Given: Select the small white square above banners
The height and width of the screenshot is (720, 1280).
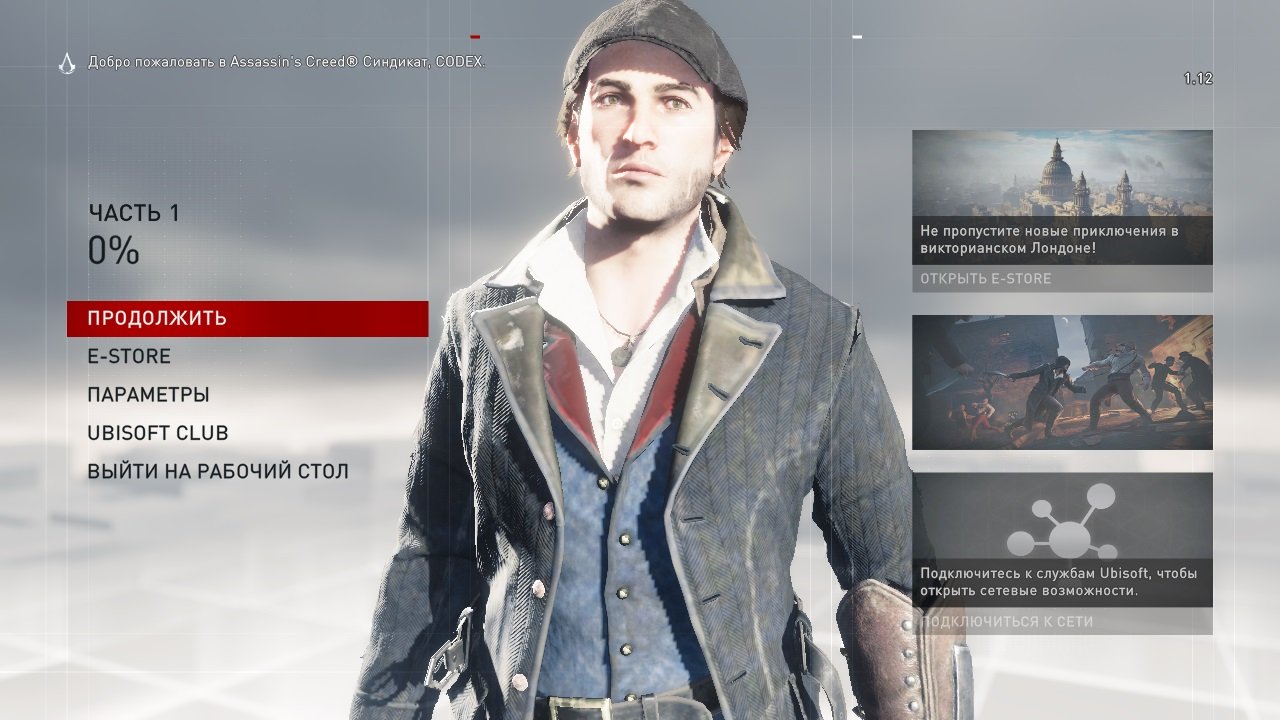Looking at the screenshot, I should click(x=855, y=38).
